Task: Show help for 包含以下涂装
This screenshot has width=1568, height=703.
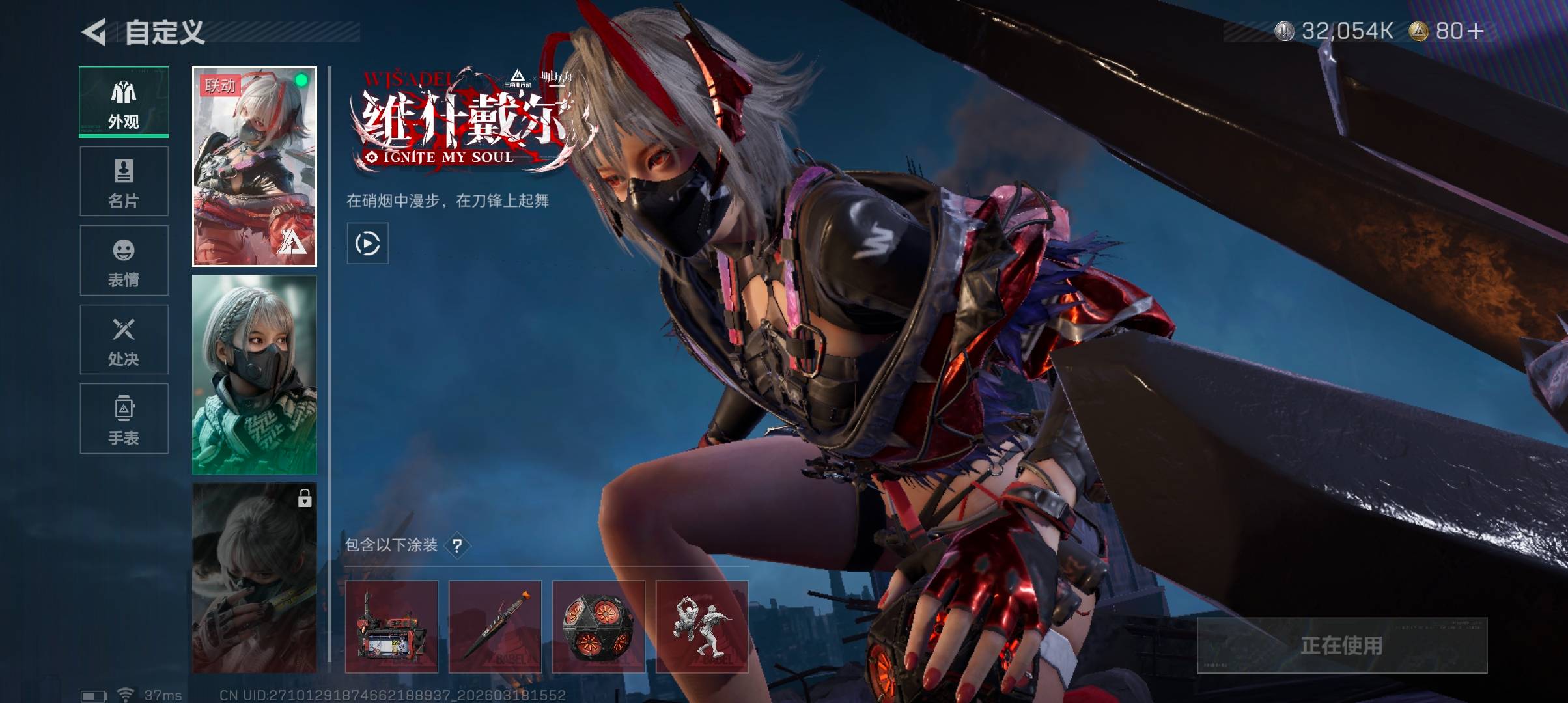Action: [x=458, y=545]
